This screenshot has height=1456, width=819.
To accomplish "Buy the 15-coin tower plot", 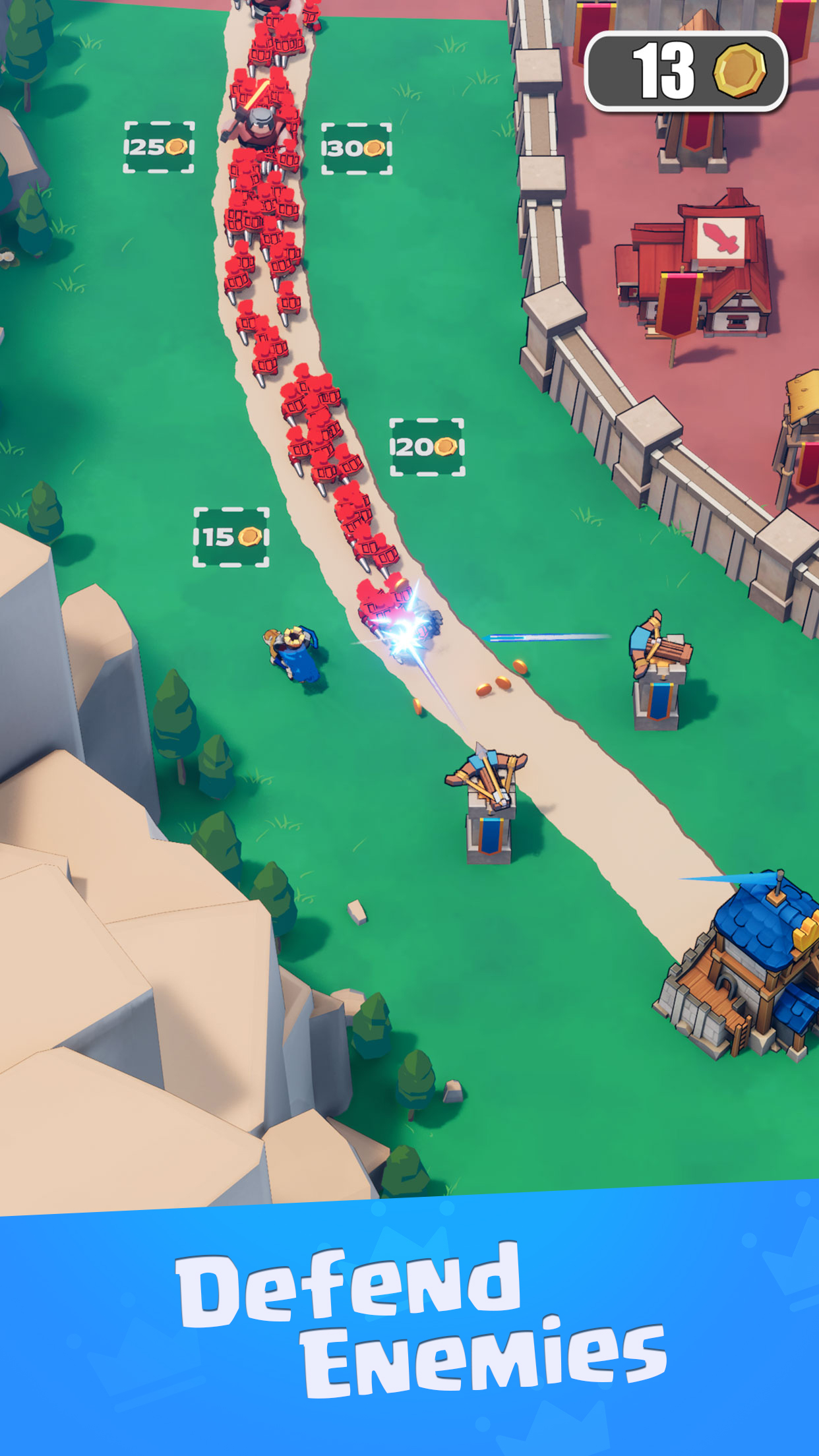I will pyautogui.click(x=231, y=537).
